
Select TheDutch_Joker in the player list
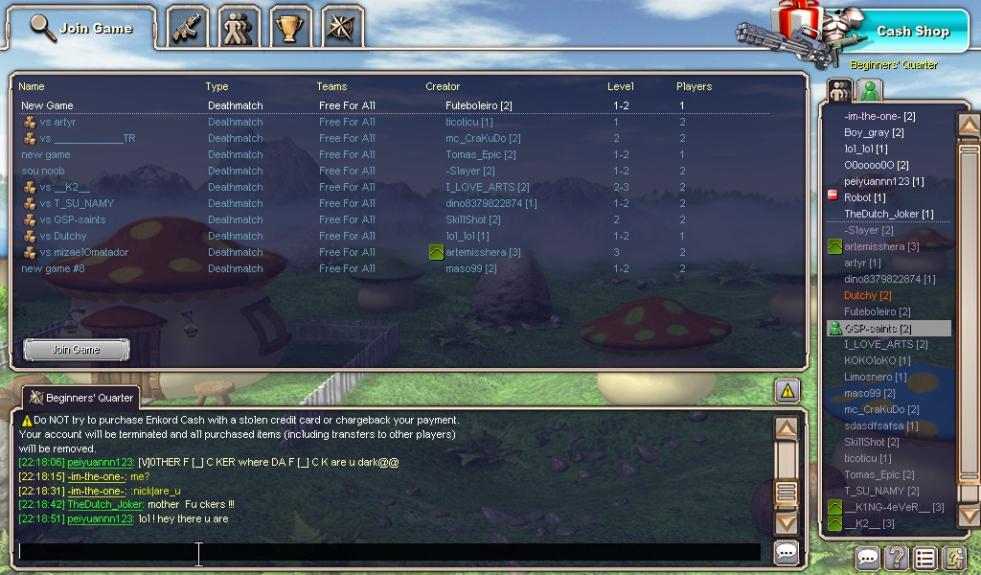click(x=888, y=214)
